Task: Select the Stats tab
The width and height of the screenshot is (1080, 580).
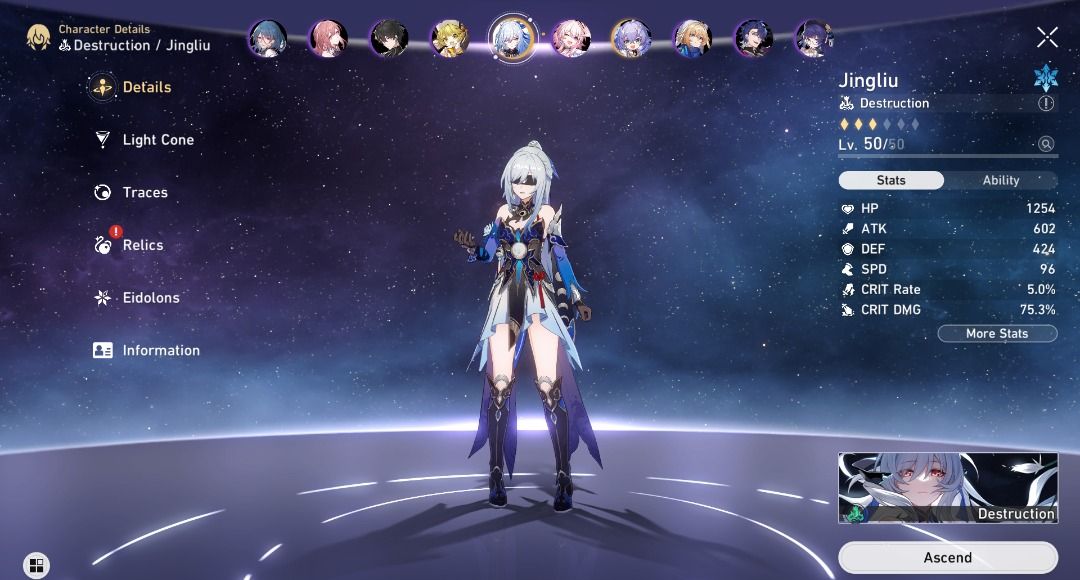Action: [891, 181]
